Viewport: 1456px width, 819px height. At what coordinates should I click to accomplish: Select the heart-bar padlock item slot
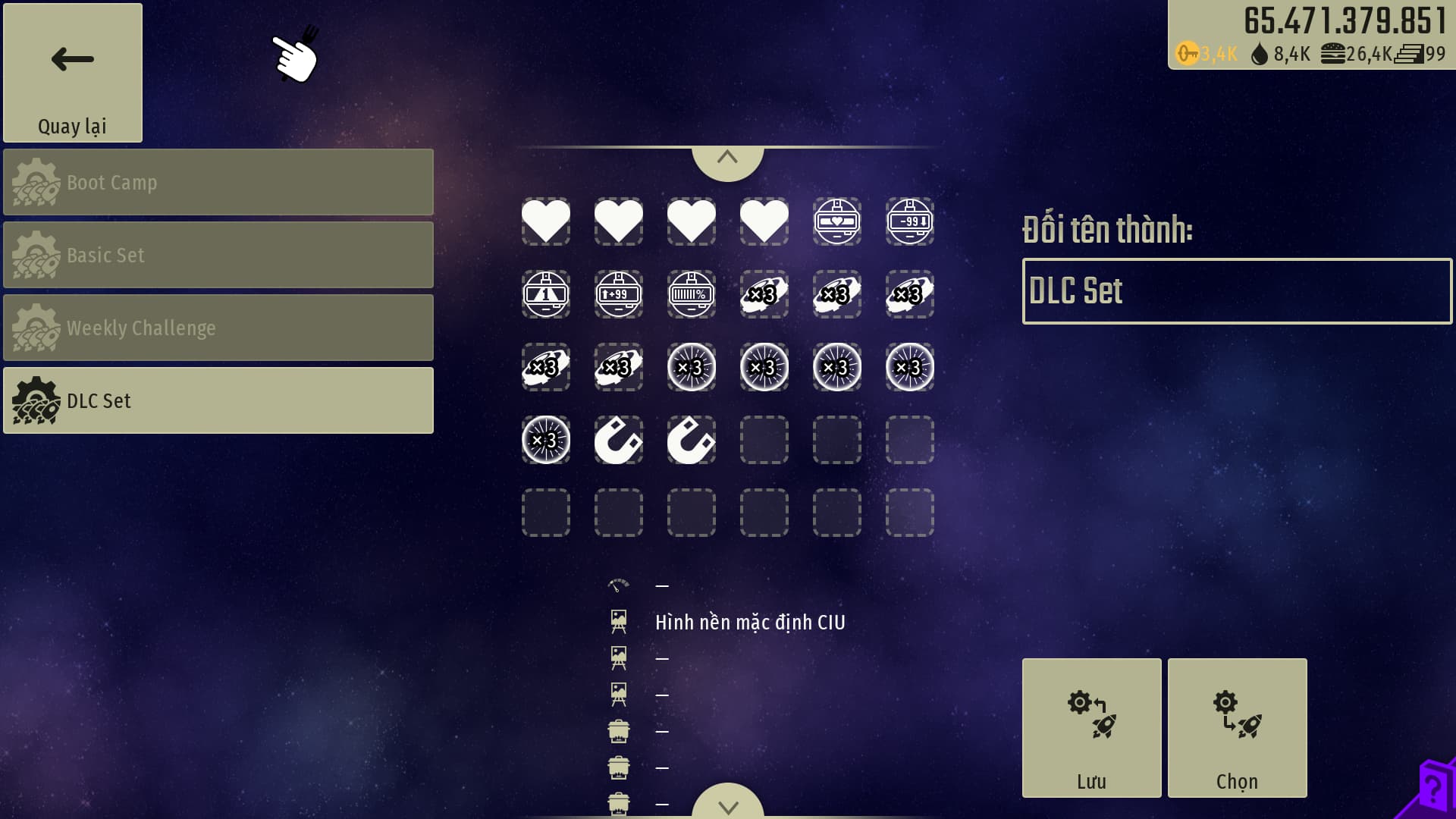pos(836,221)
